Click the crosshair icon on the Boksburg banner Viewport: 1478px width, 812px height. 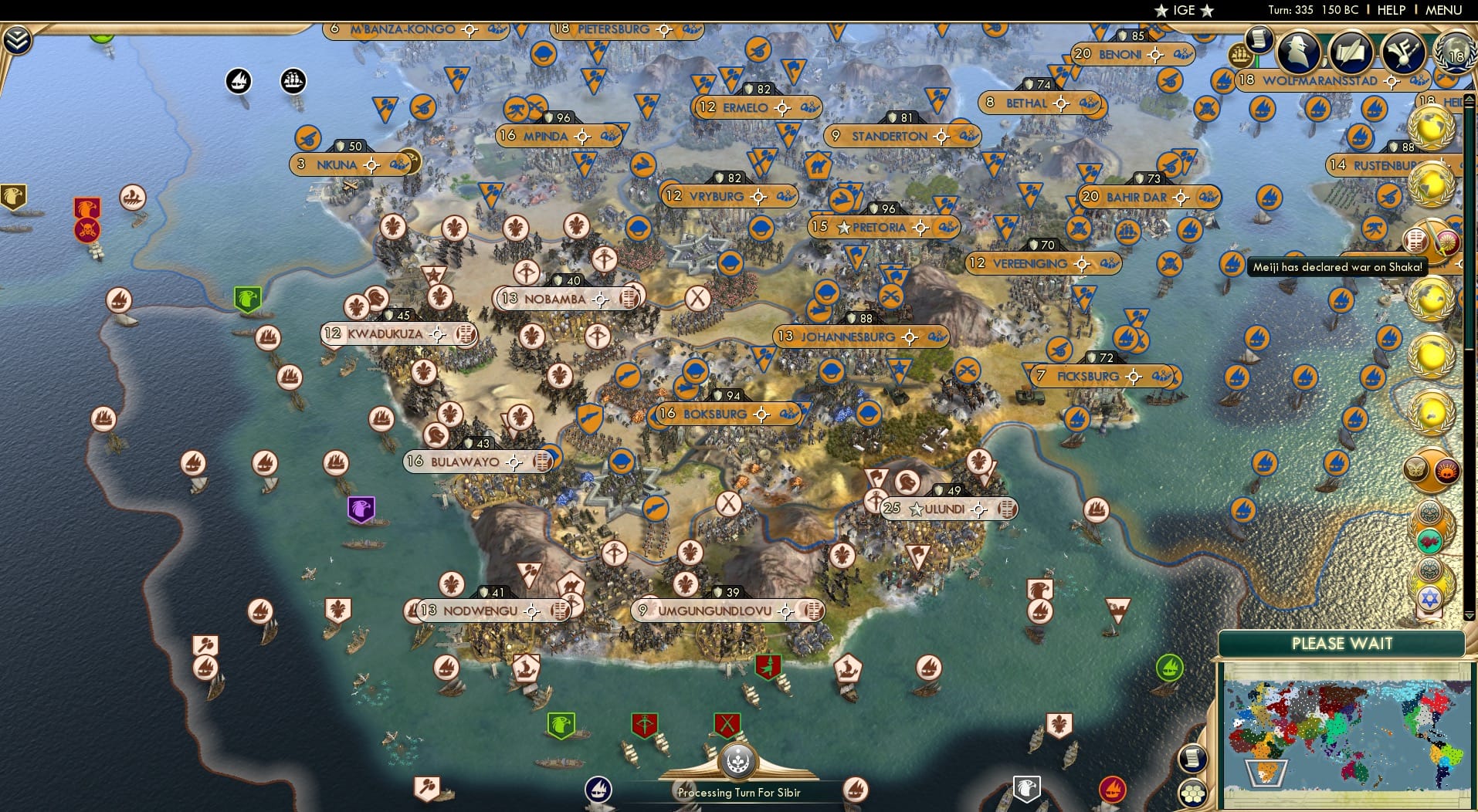coord(762,414)
